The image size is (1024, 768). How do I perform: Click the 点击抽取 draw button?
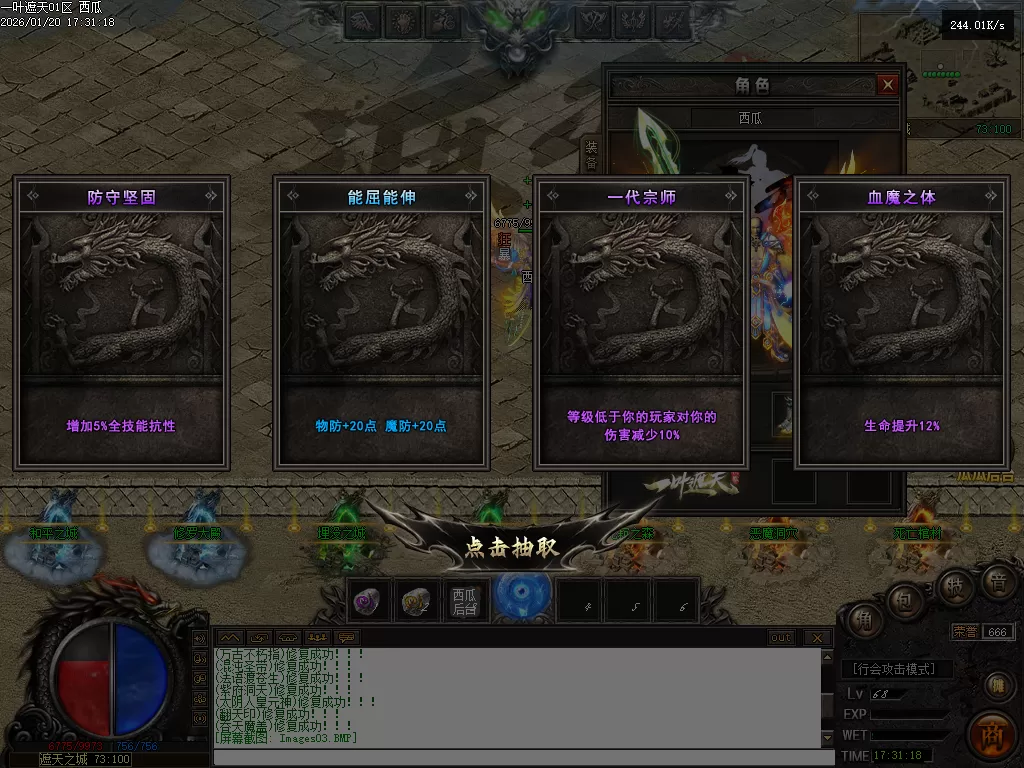pyautogui.click(x=511, y=547)
